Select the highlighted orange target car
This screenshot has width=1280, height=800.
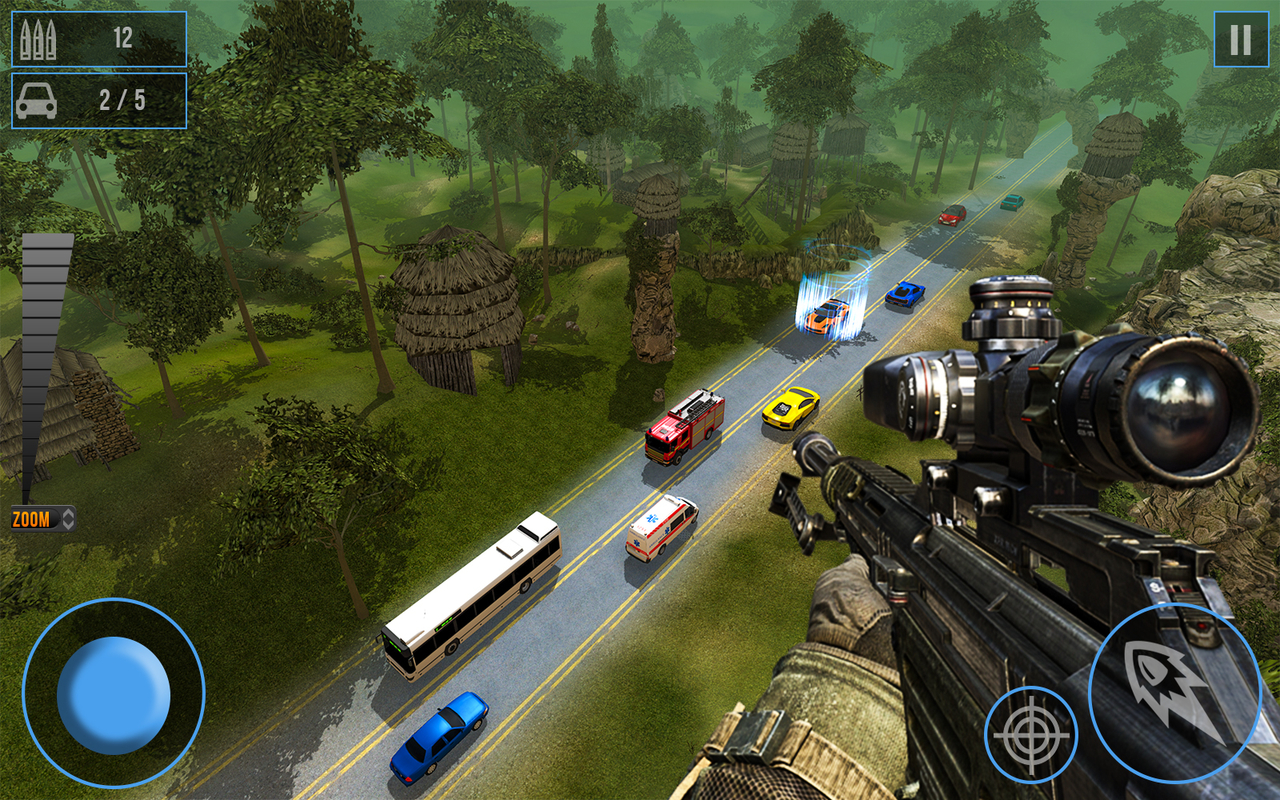point(828,313)
